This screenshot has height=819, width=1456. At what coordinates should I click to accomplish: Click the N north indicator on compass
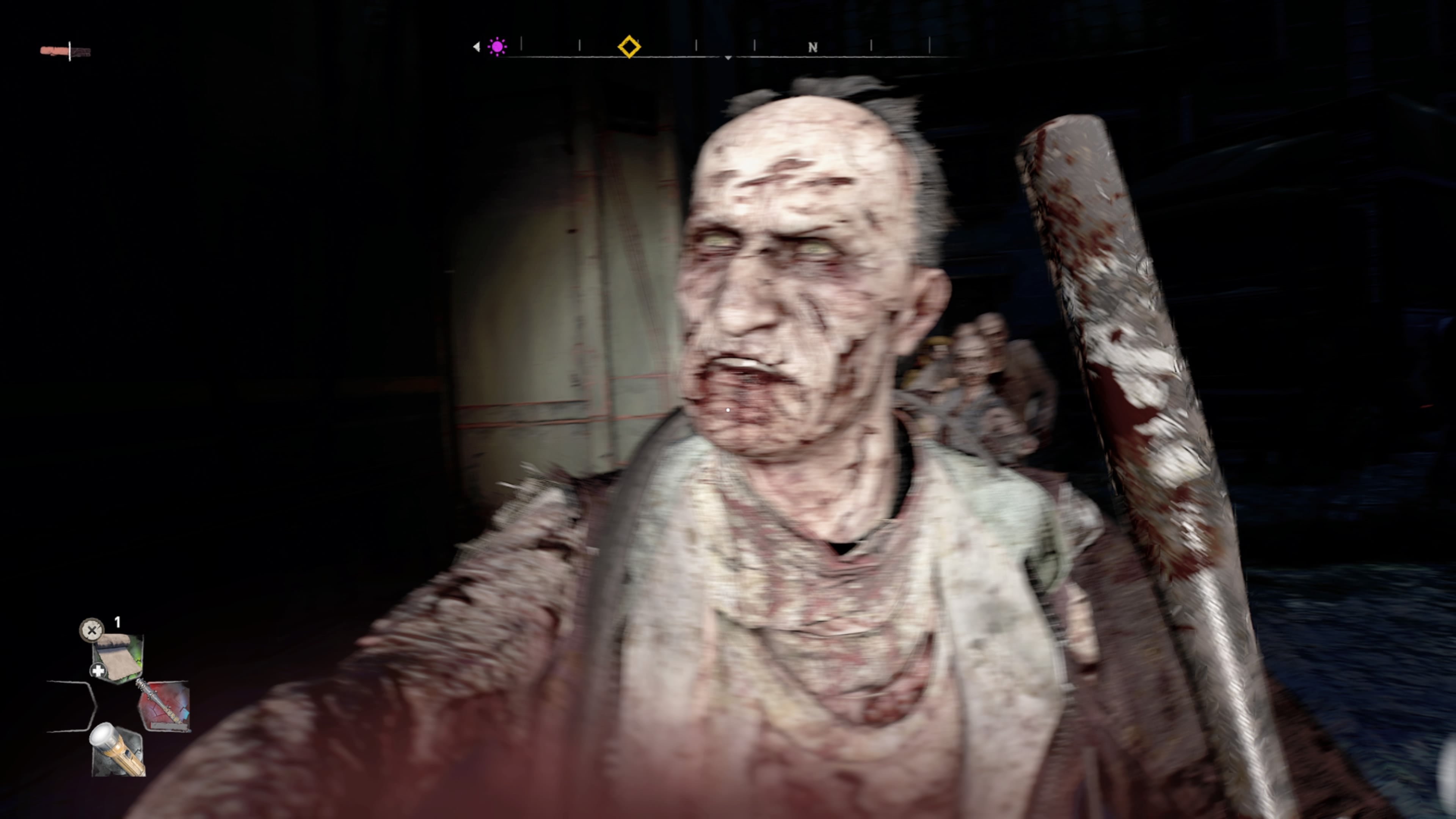click(x=813, y=47)
